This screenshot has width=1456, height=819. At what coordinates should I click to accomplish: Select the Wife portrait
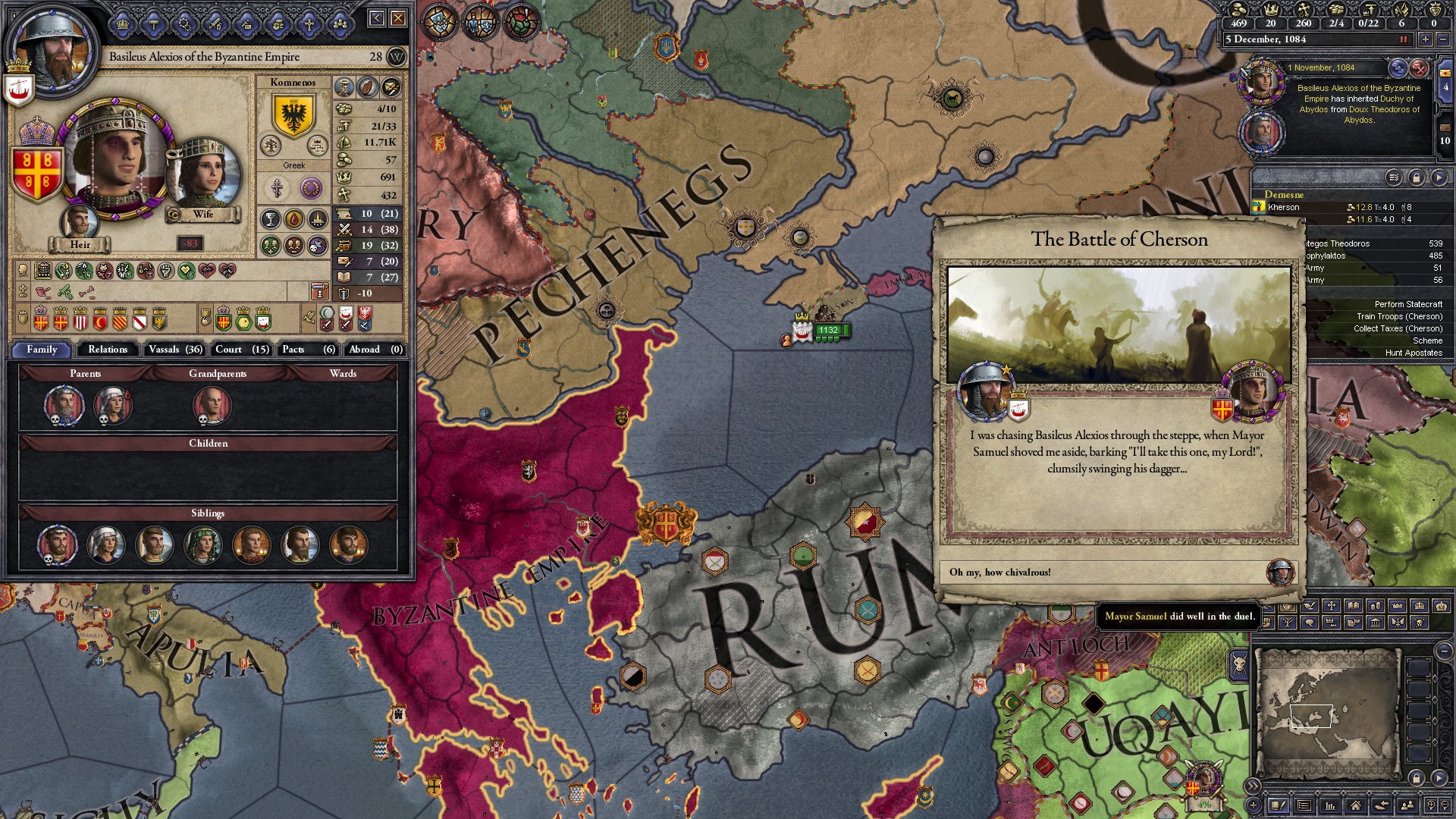click(x=202, y=174)
